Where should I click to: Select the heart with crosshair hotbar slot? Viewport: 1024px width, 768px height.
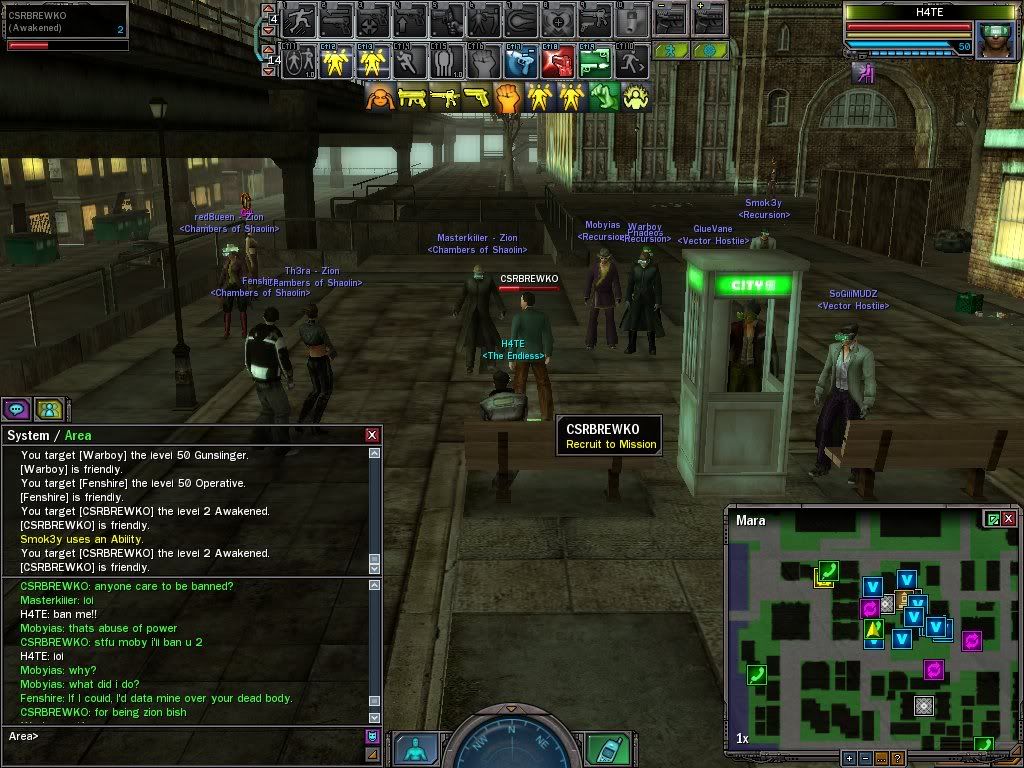[x=557, y=19]
